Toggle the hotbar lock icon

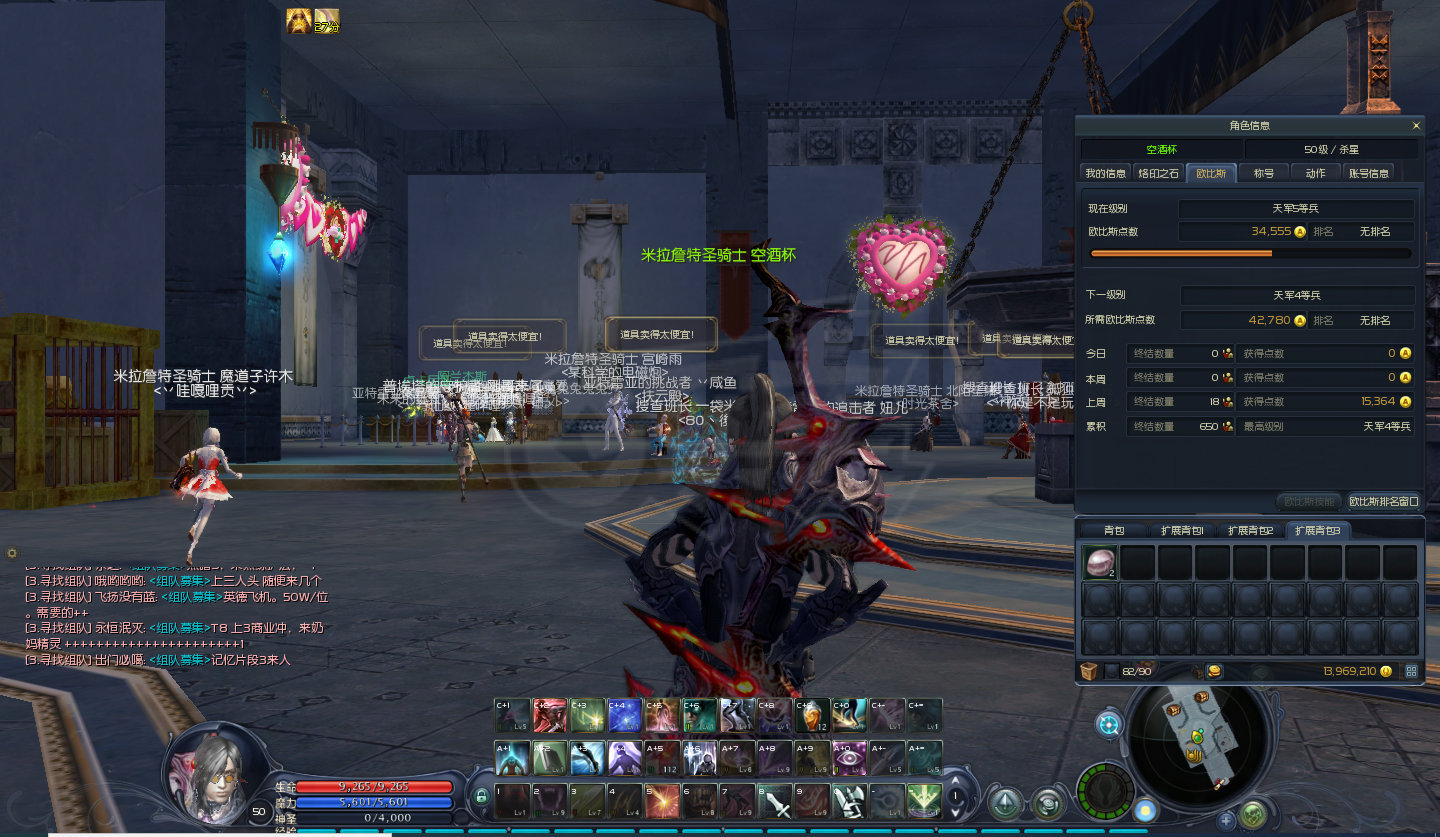(481, 796)
